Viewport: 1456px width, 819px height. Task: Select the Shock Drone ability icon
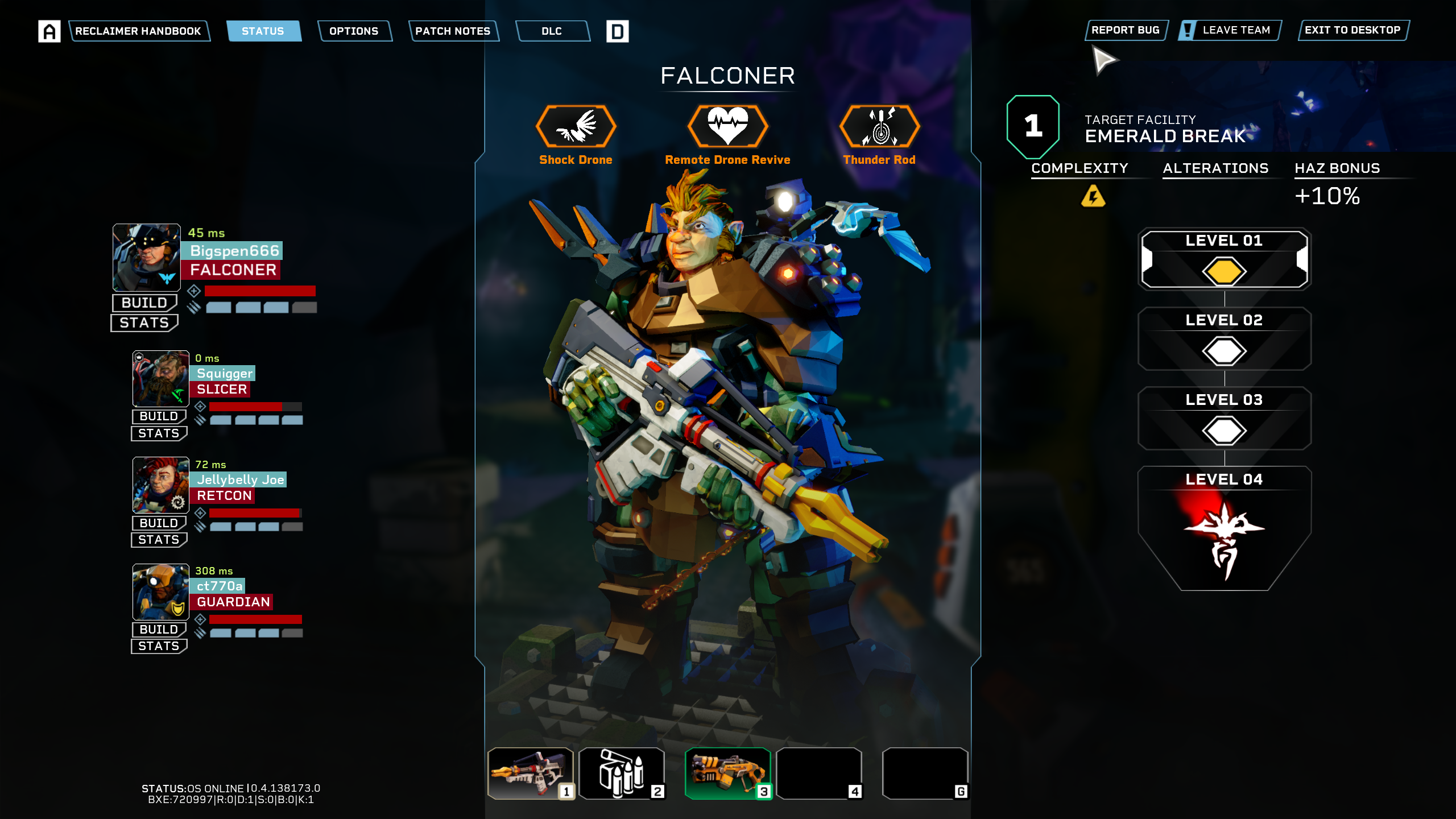pyautogui.click(x=576, y=126)
